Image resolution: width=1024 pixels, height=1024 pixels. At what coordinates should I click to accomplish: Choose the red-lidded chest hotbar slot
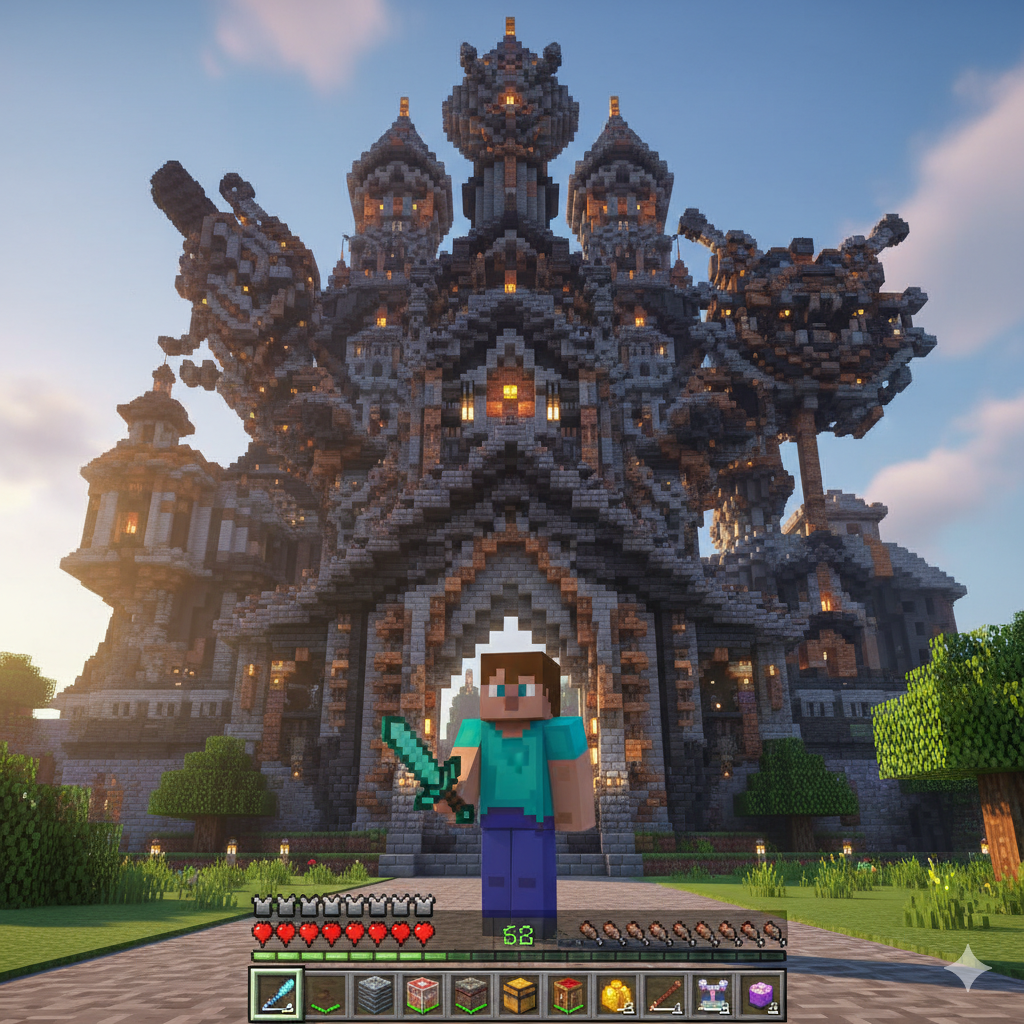coord(567,994)
